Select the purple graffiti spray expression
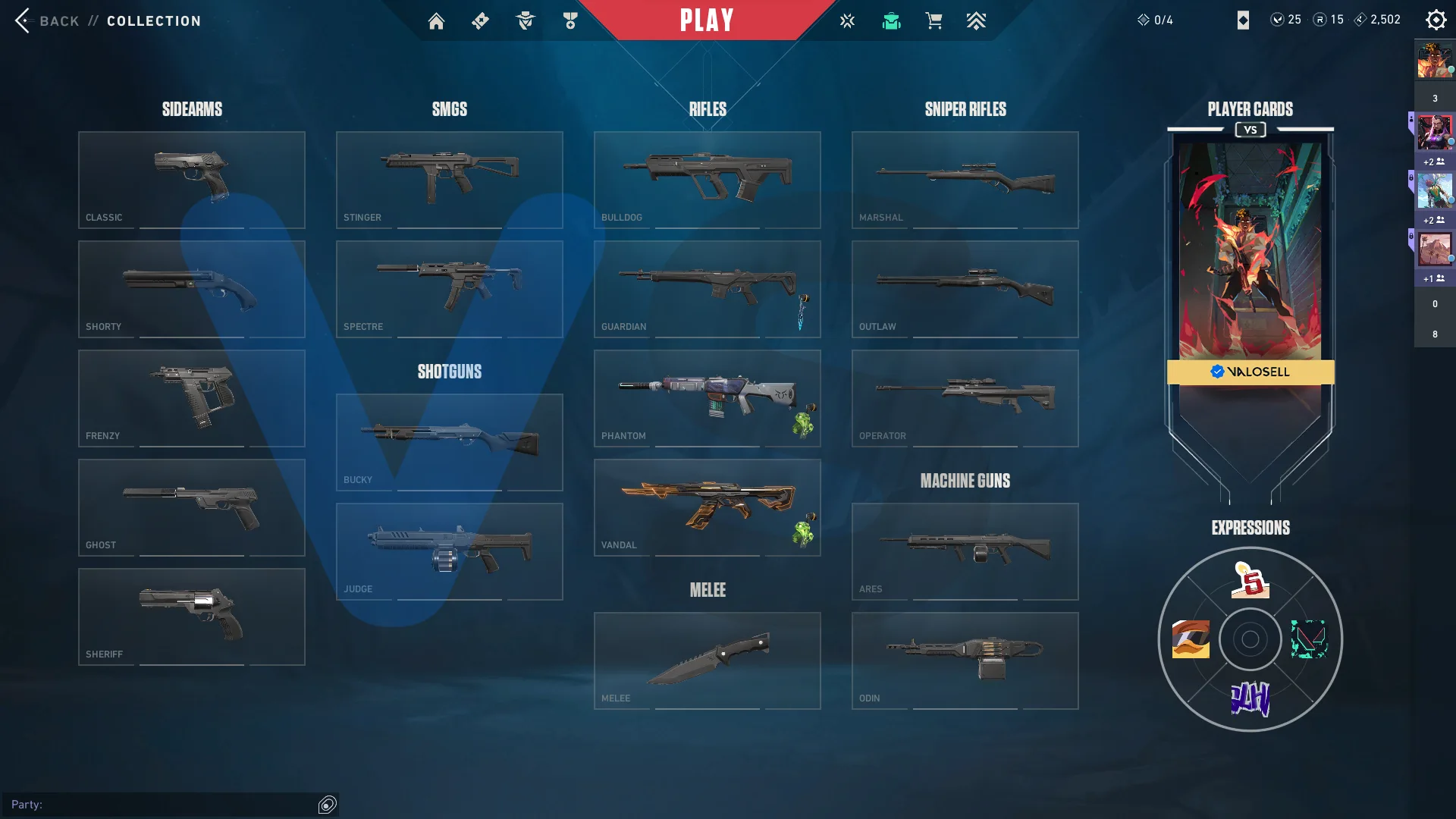Viewport: 1456px width, 819px height. point(1250,699)
